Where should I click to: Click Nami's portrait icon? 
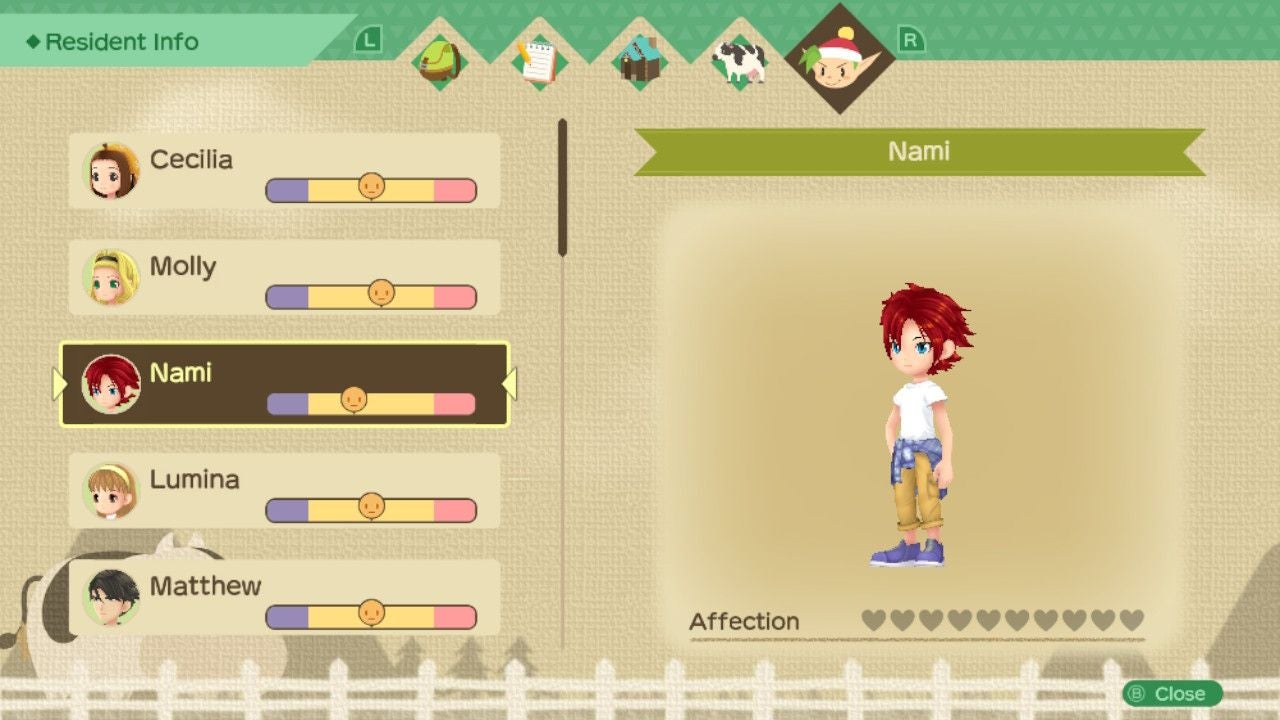click(110, 384)
